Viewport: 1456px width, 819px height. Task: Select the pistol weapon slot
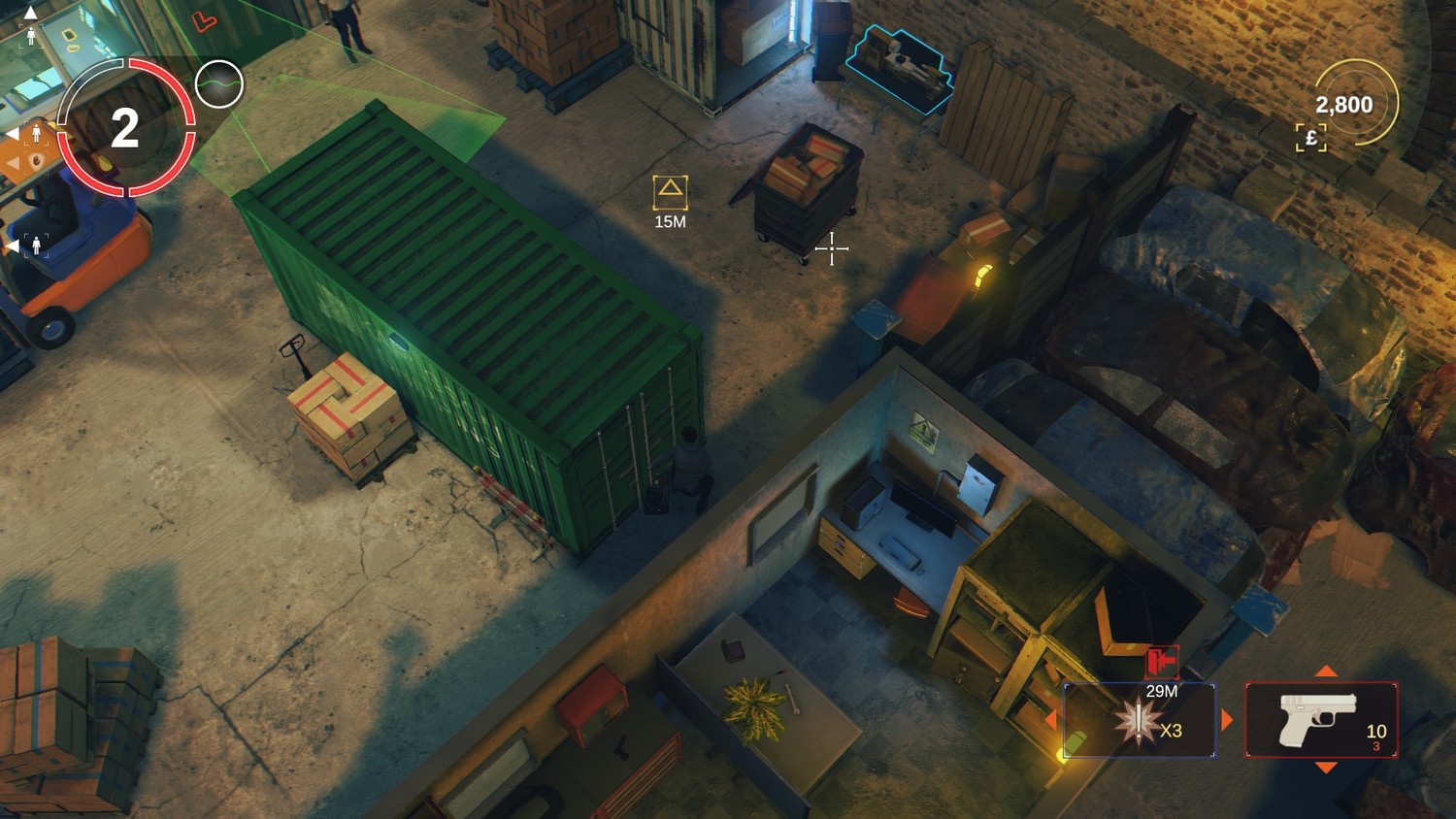(x=1321, y=720)
